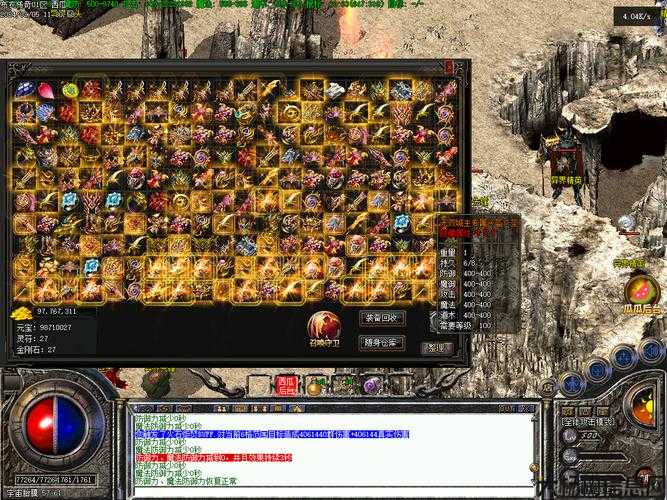Select the pink heart gem item
Viewport: 667px width, 500px height.
tap(46, 90)
